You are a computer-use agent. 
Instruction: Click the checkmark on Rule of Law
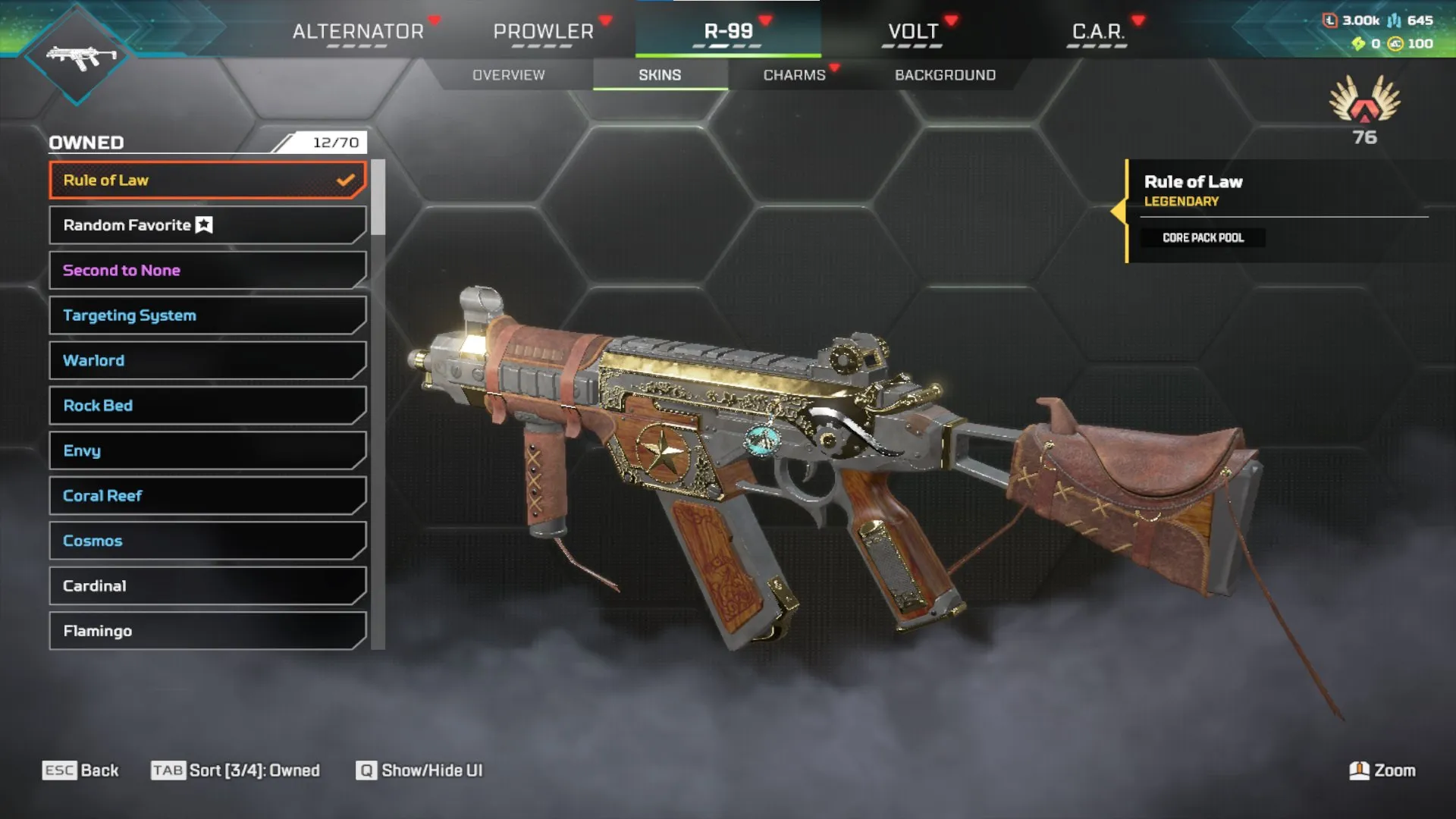point(346,180)
